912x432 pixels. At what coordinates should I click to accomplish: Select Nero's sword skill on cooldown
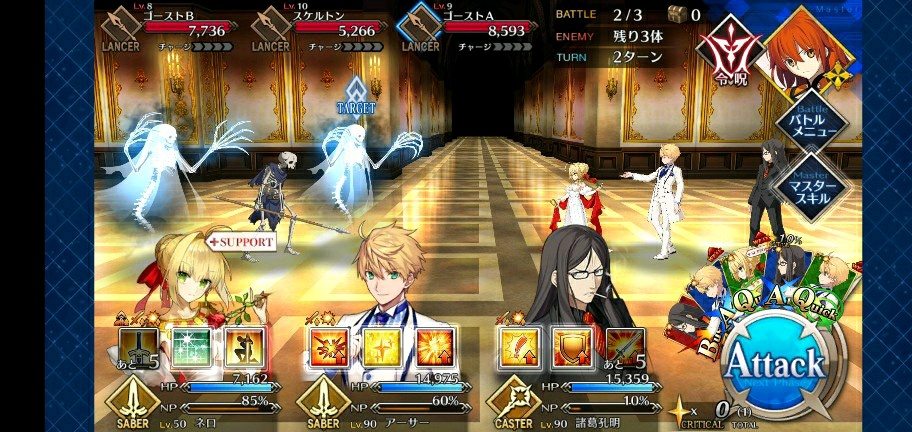click(139, 346)
